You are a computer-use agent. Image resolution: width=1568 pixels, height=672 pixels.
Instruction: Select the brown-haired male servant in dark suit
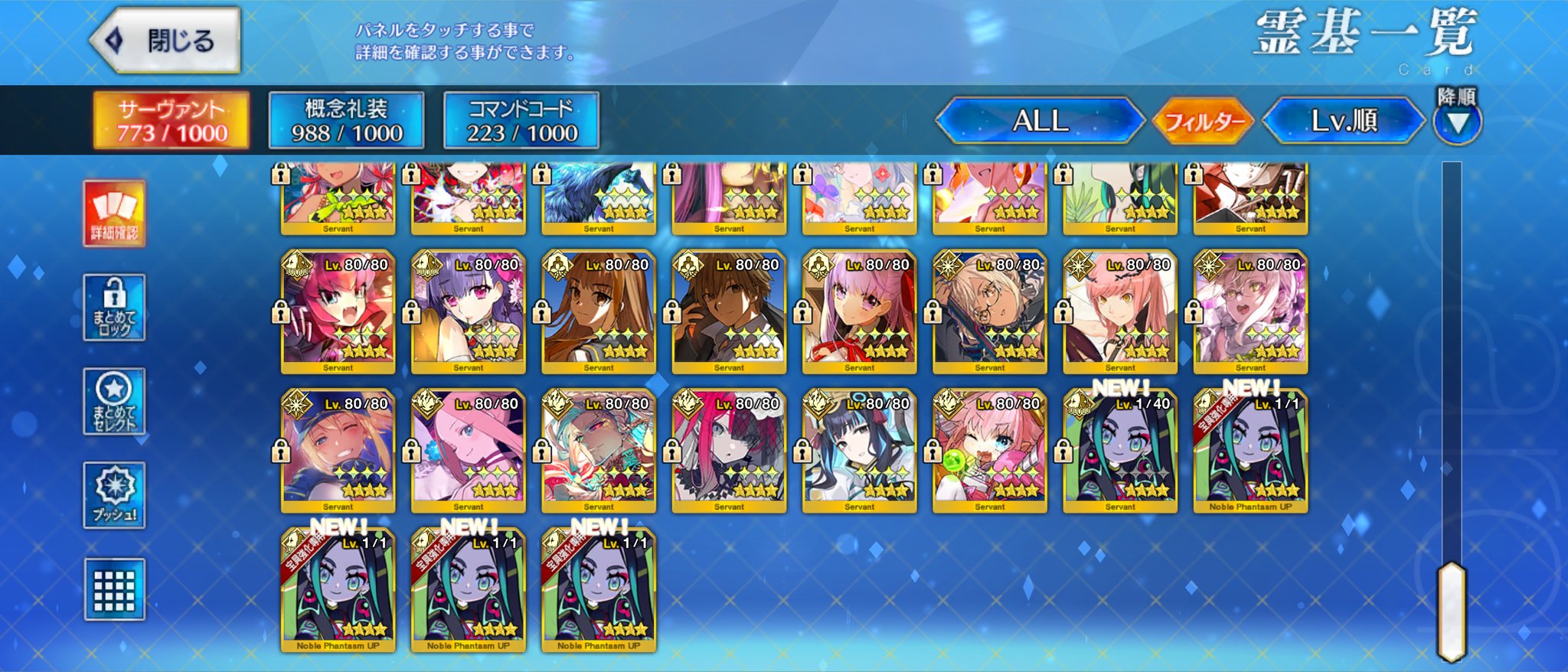click(x=729, y=312)
